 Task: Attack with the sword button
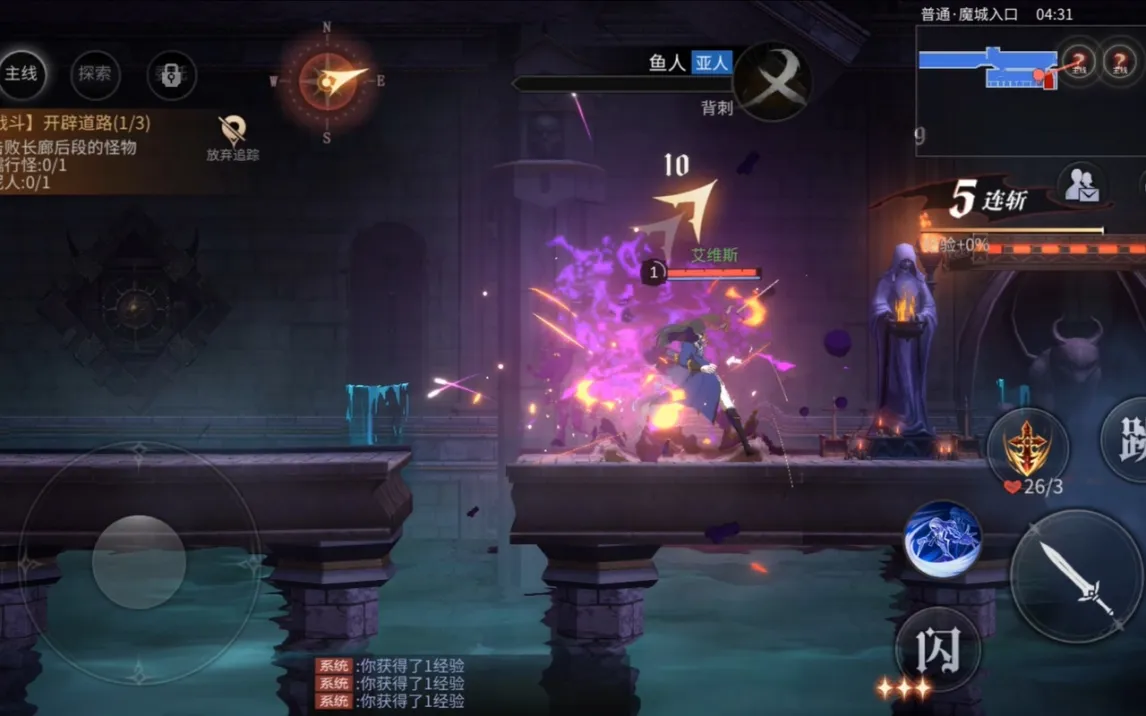point(1075,574)
